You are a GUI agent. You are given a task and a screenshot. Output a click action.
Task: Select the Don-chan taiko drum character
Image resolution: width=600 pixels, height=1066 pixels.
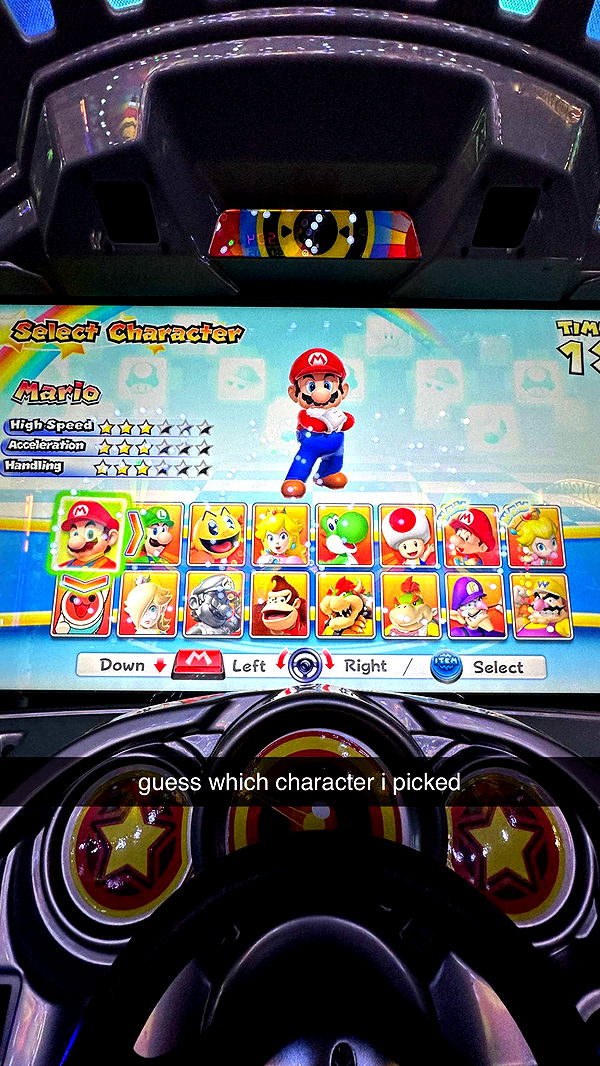[x=81, y=604]
